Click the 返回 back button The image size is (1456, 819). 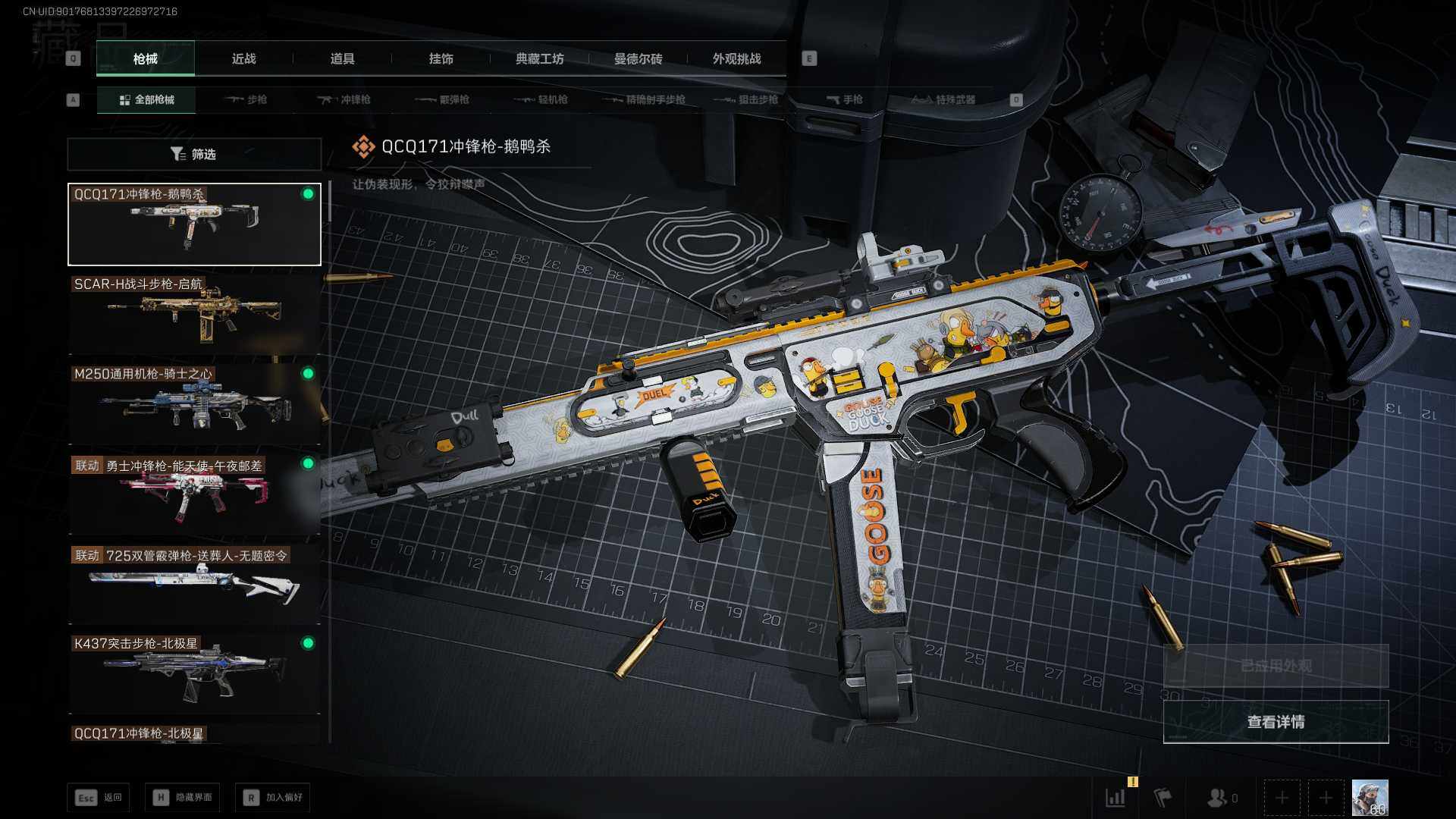pos(99,797)
